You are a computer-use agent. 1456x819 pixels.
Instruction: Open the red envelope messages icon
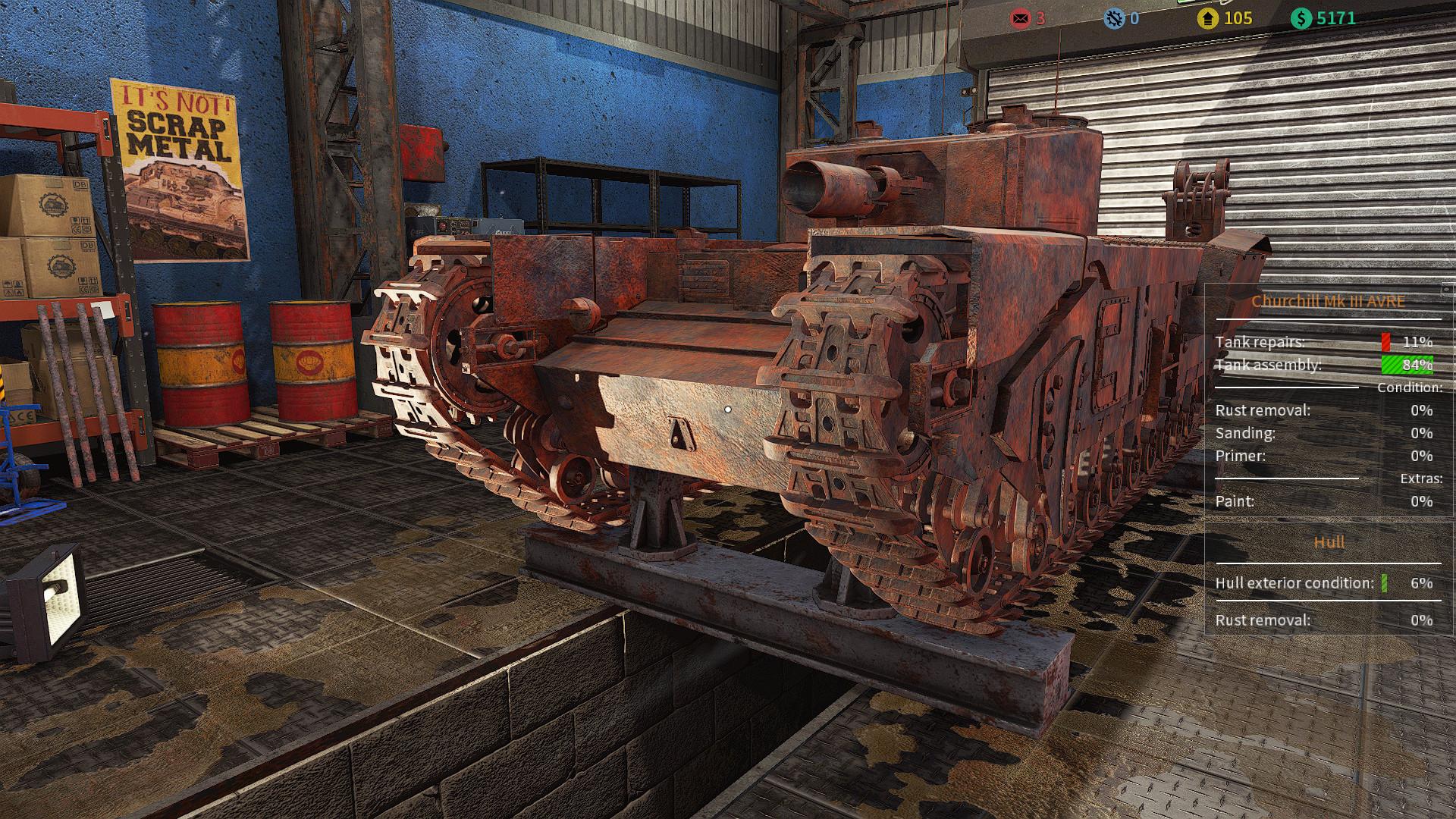click(x=1023, y=17)
